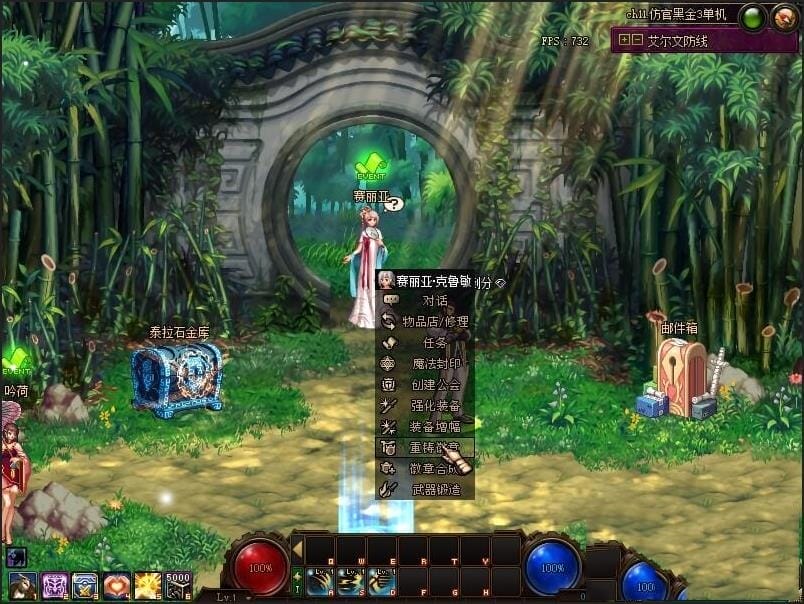
Task: Choose 对话 (Talk) in the NPC menu
Action: [x=434, y=300]
